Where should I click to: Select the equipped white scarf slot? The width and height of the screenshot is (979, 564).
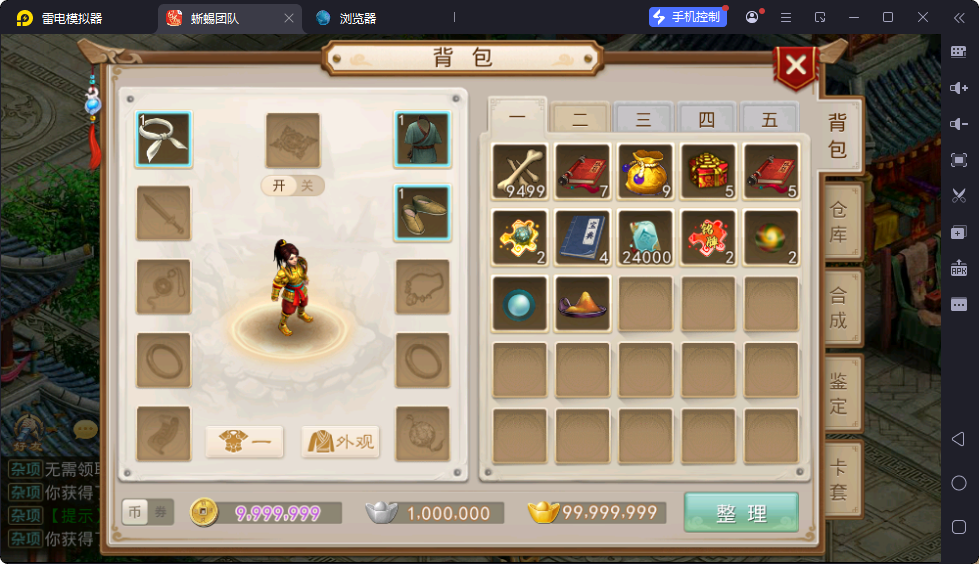click(x=164, y=139)
